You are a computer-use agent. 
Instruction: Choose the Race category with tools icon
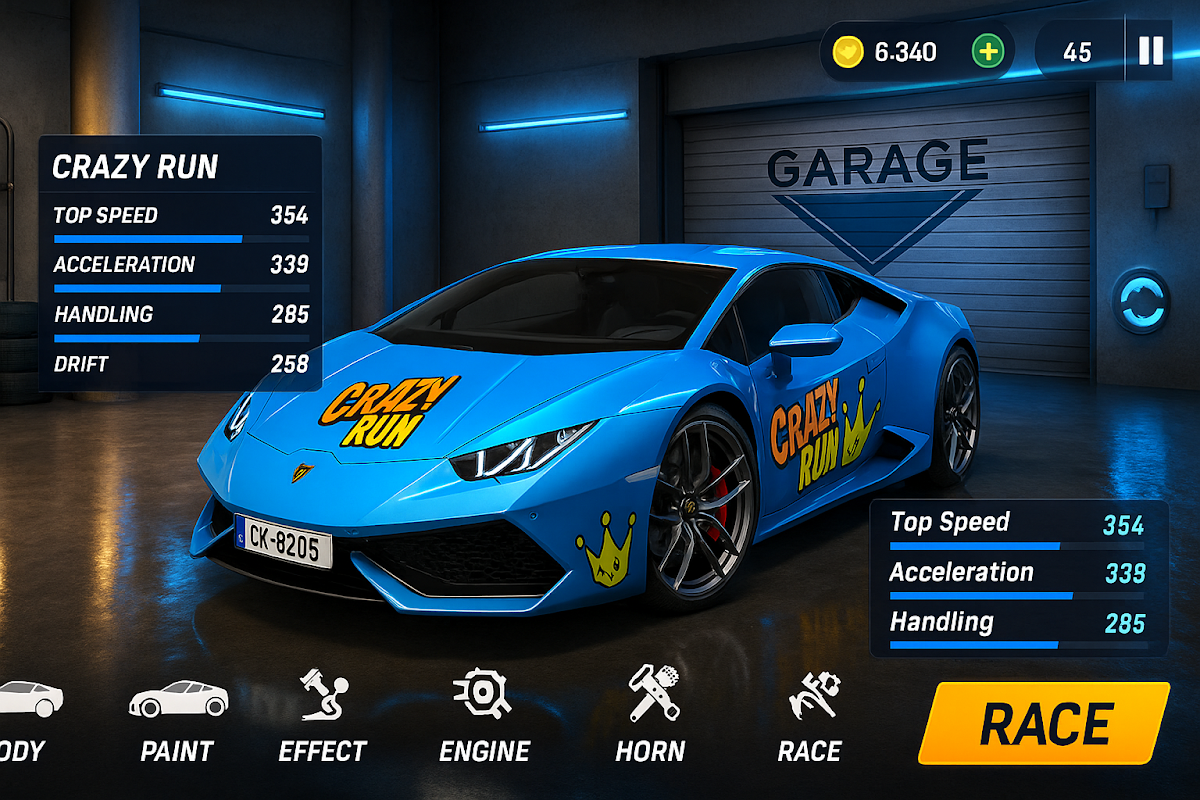[x=810, y=718]
